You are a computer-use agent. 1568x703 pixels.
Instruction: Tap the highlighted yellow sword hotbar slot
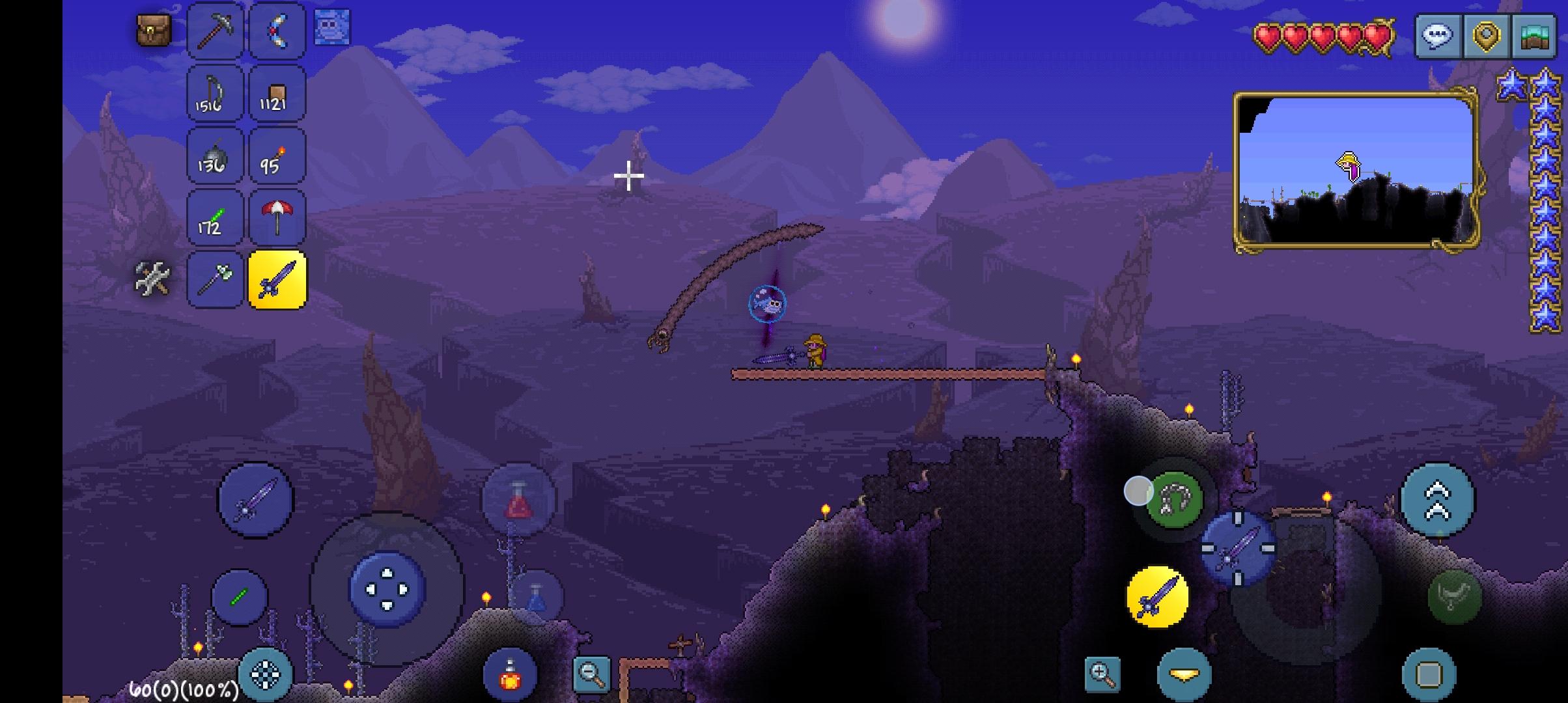tap(277, 281)
